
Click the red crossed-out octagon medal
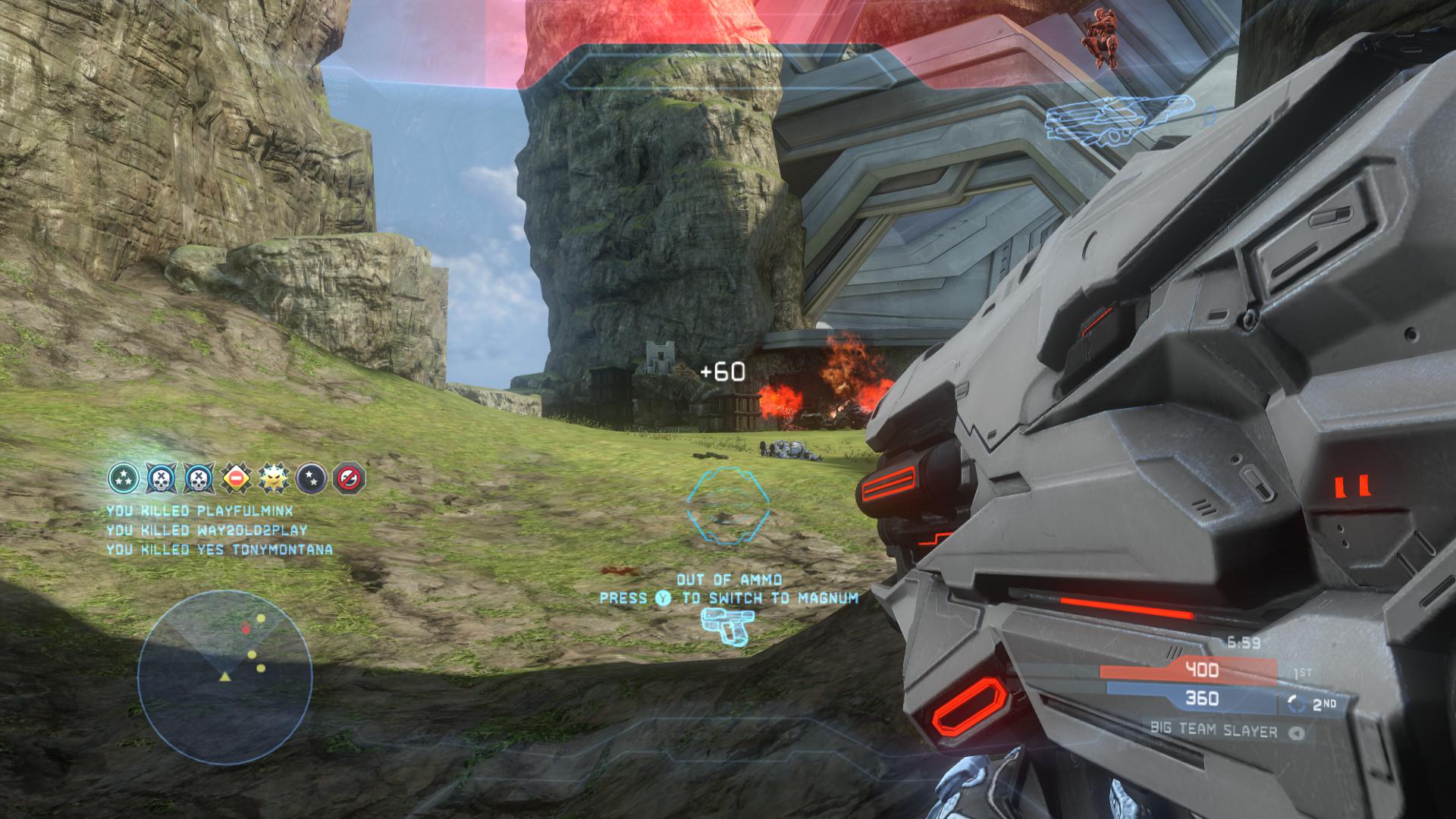[349, 478]
